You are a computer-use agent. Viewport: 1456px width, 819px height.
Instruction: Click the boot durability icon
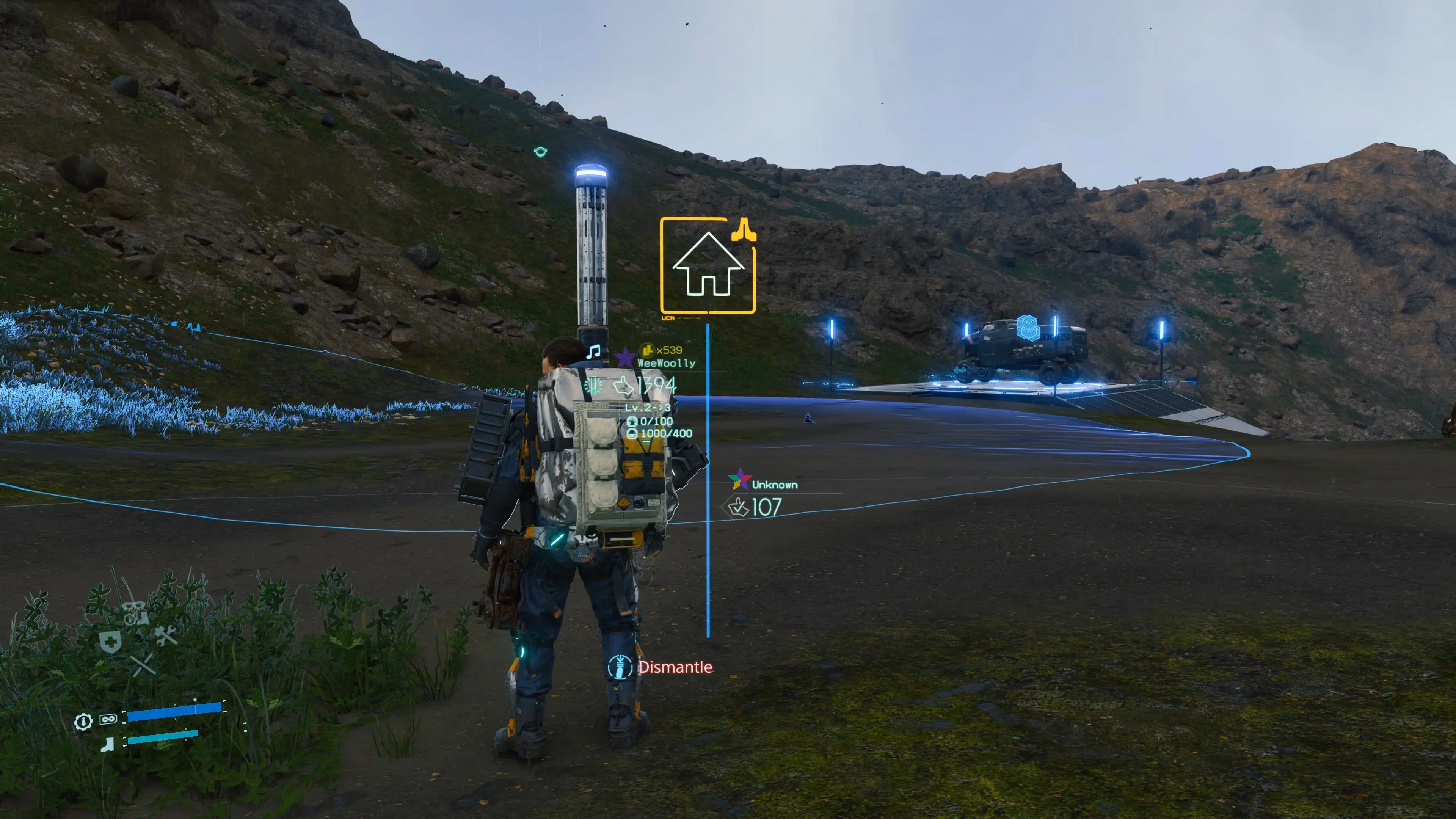[x=107, y=744]
